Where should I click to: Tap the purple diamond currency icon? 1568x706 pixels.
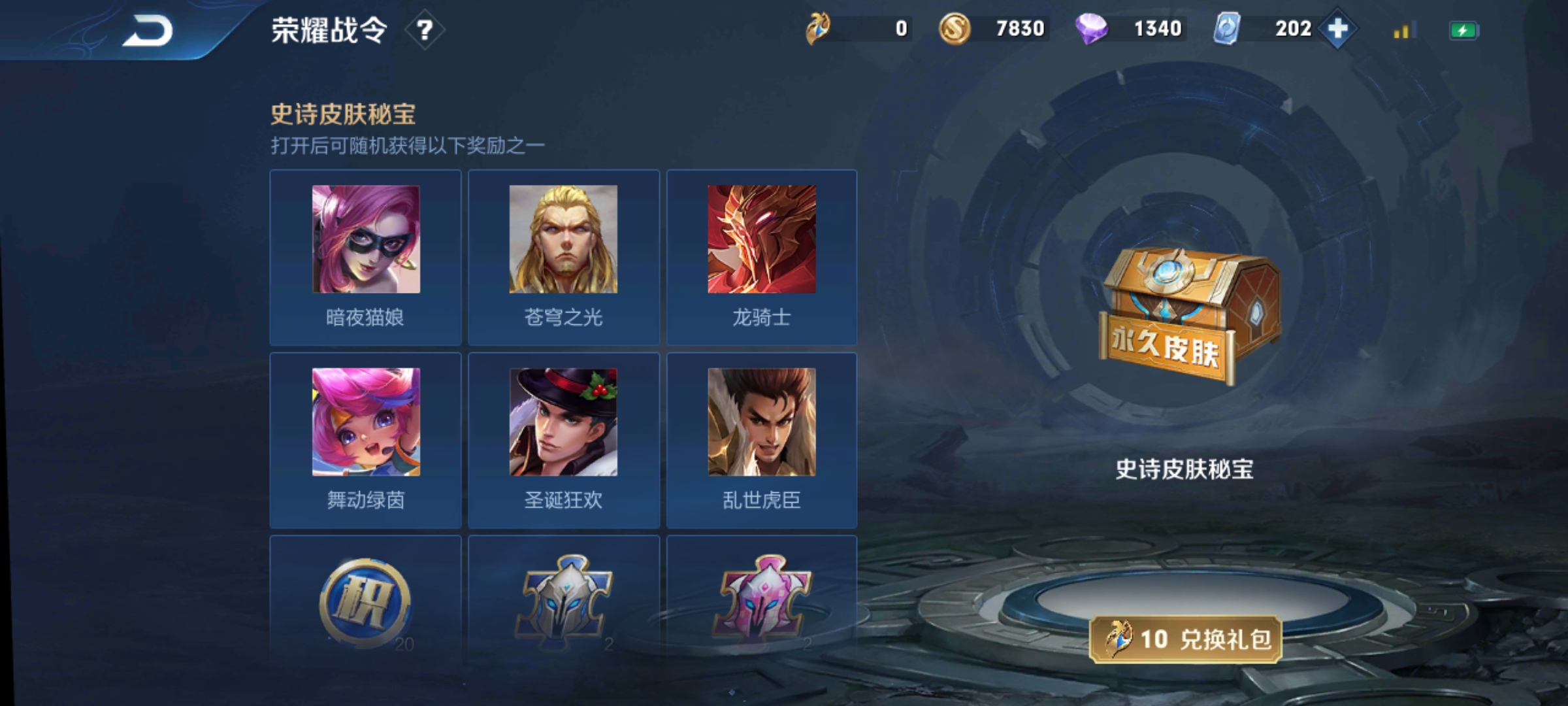pos(1090,29)
